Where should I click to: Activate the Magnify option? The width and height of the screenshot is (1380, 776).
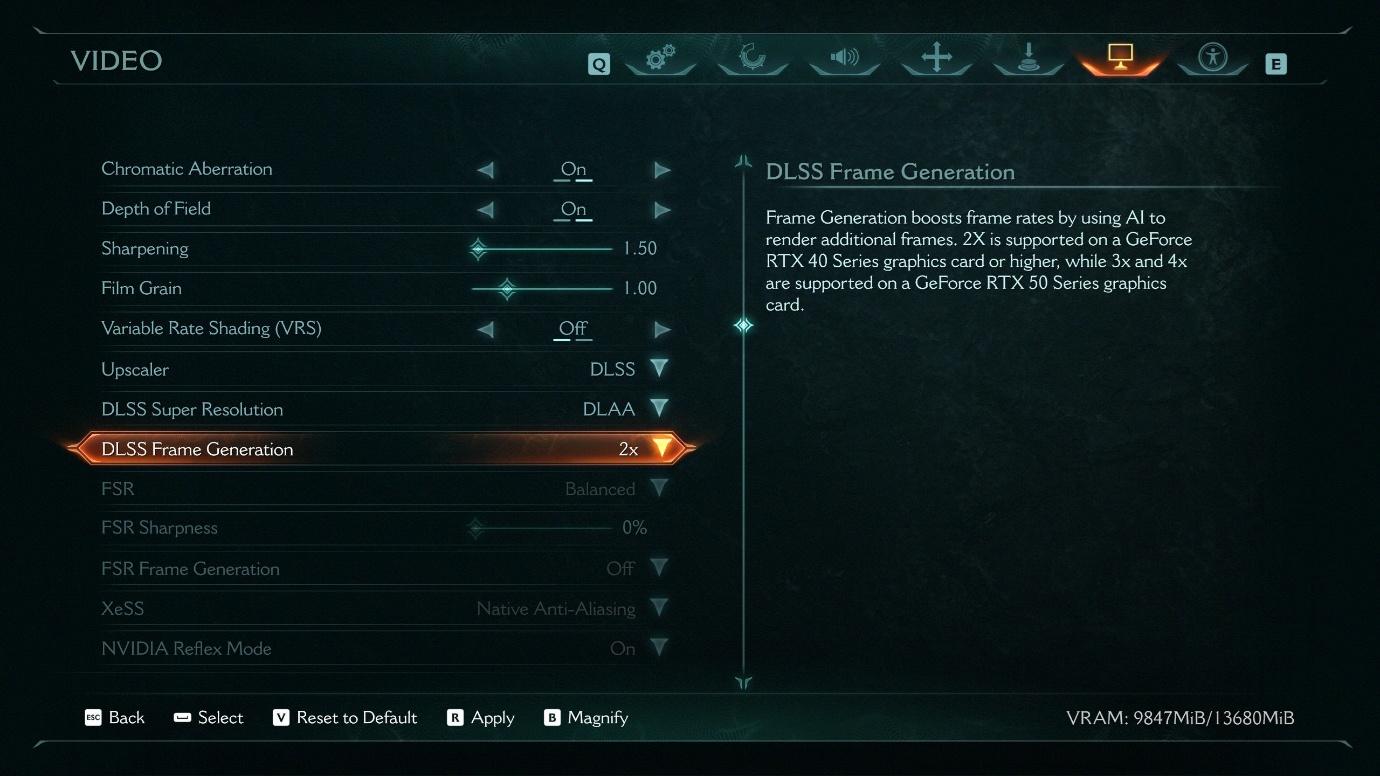pyautogui.click(x=586, y=718)
